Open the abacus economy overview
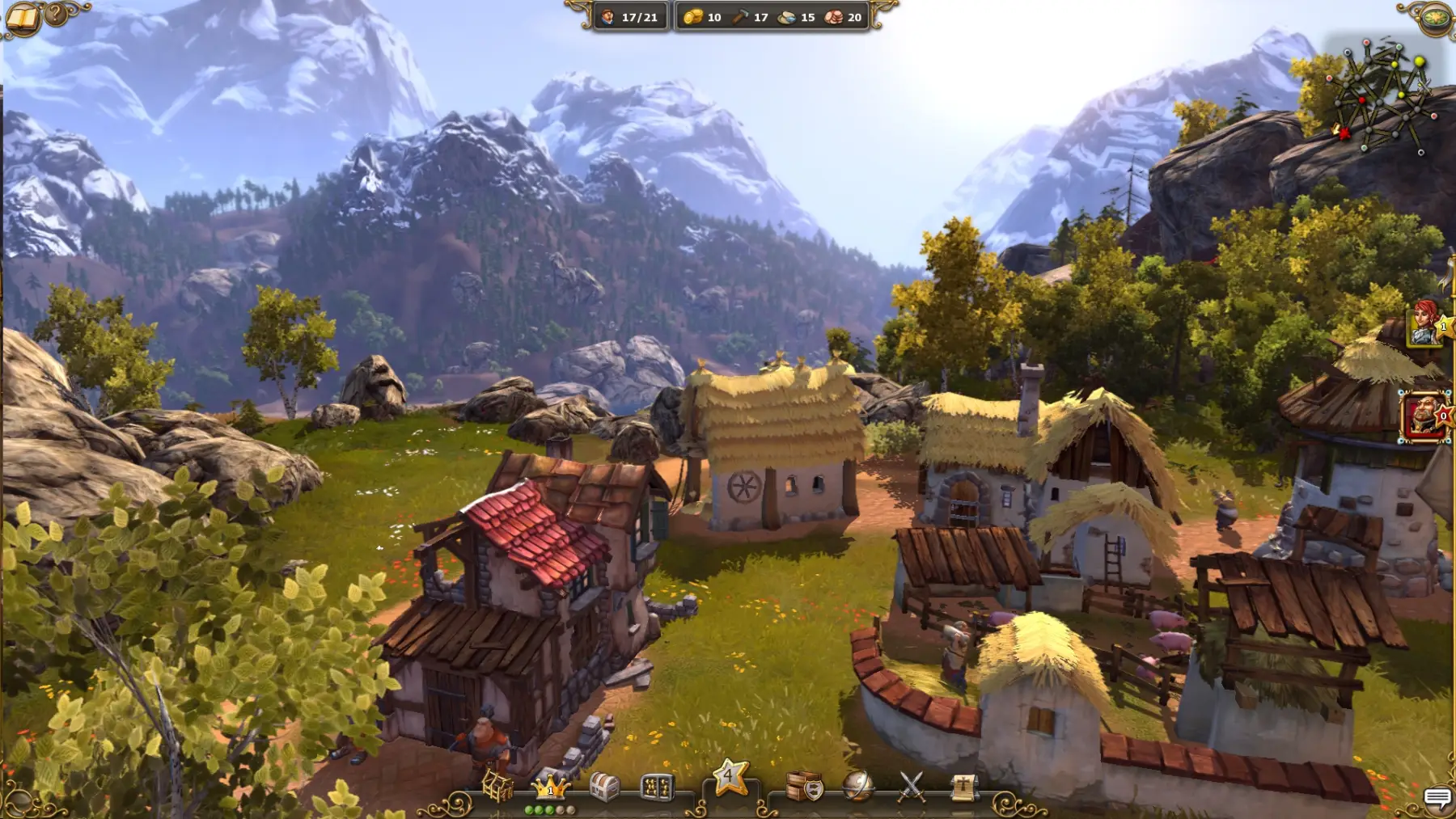This screenshot has height=819, width=1456. [x=657, y=786]
